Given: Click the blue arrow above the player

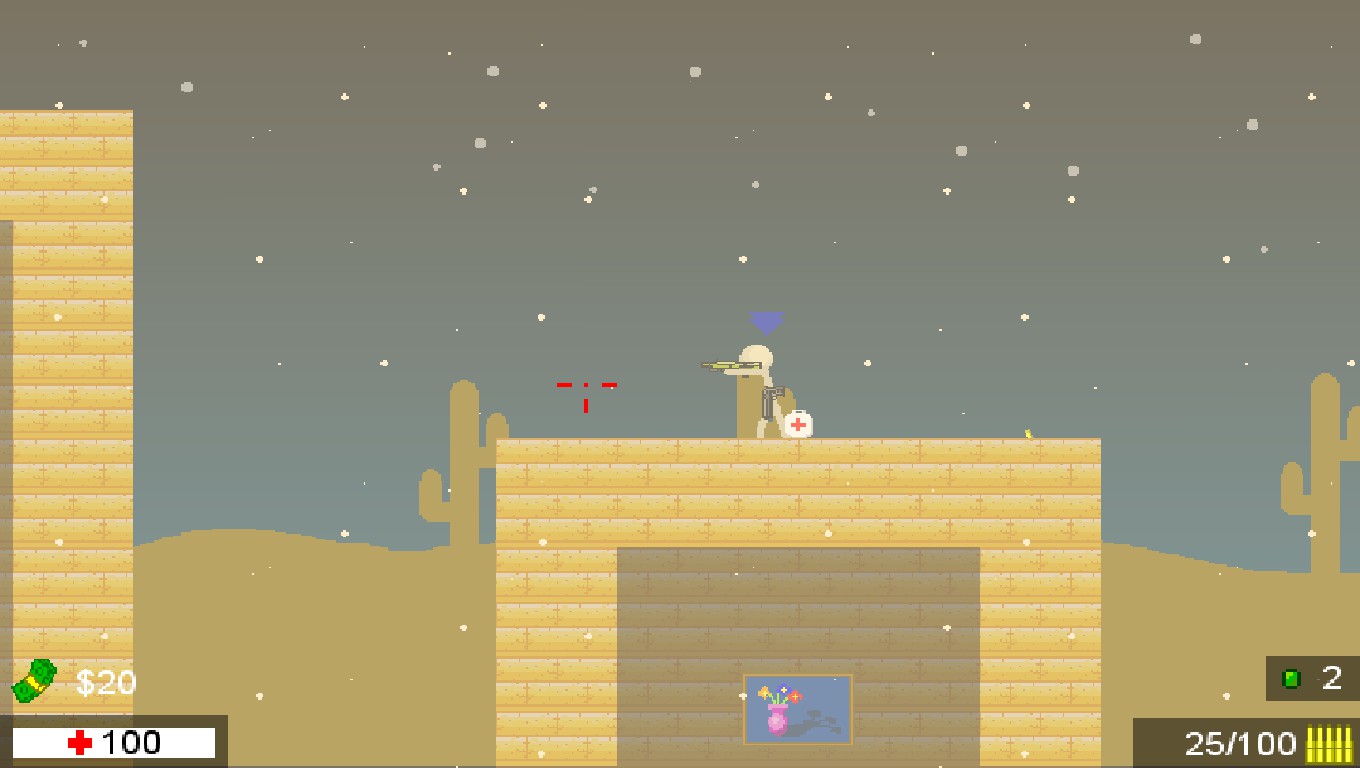Looking at the screenshot, I should click(765, 320).
